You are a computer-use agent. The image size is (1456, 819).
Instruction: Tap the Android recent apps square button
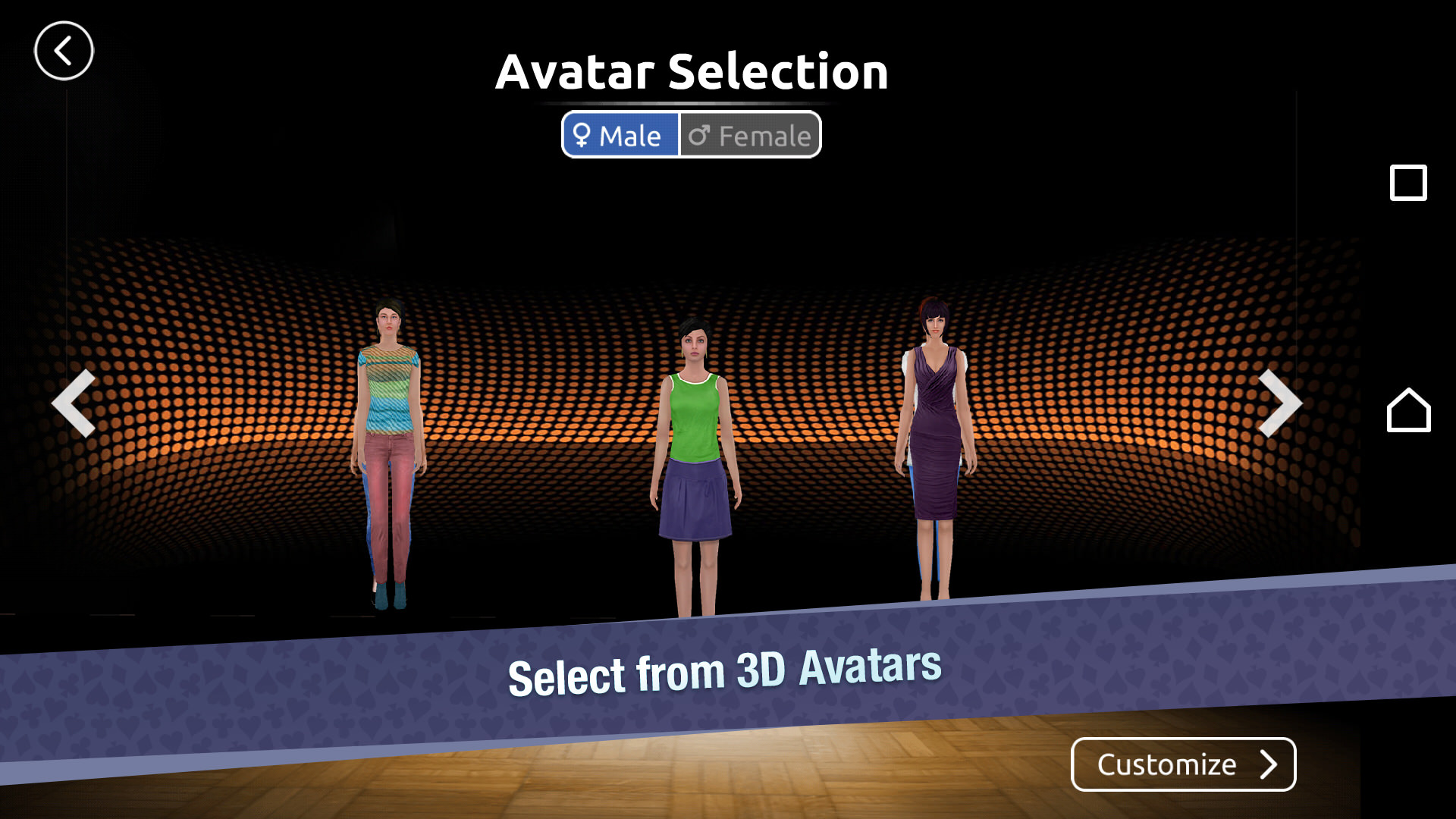click(x=1408, y=183)
